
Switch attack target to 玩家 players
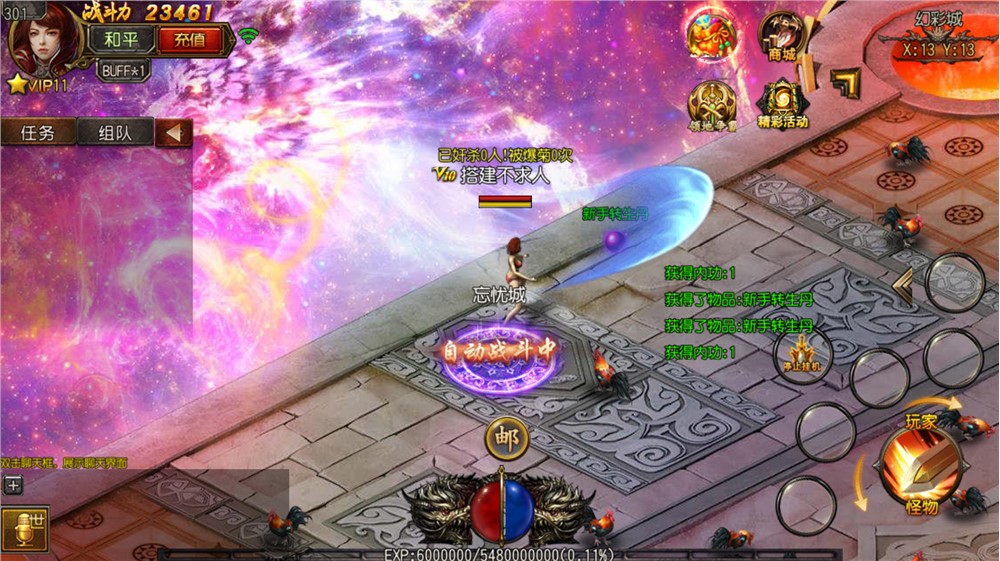(922, 421)
